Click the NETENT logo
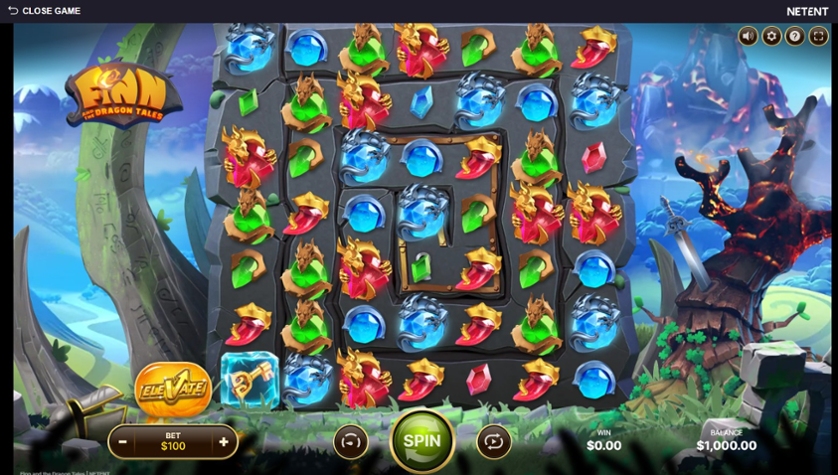 point(807,11)
